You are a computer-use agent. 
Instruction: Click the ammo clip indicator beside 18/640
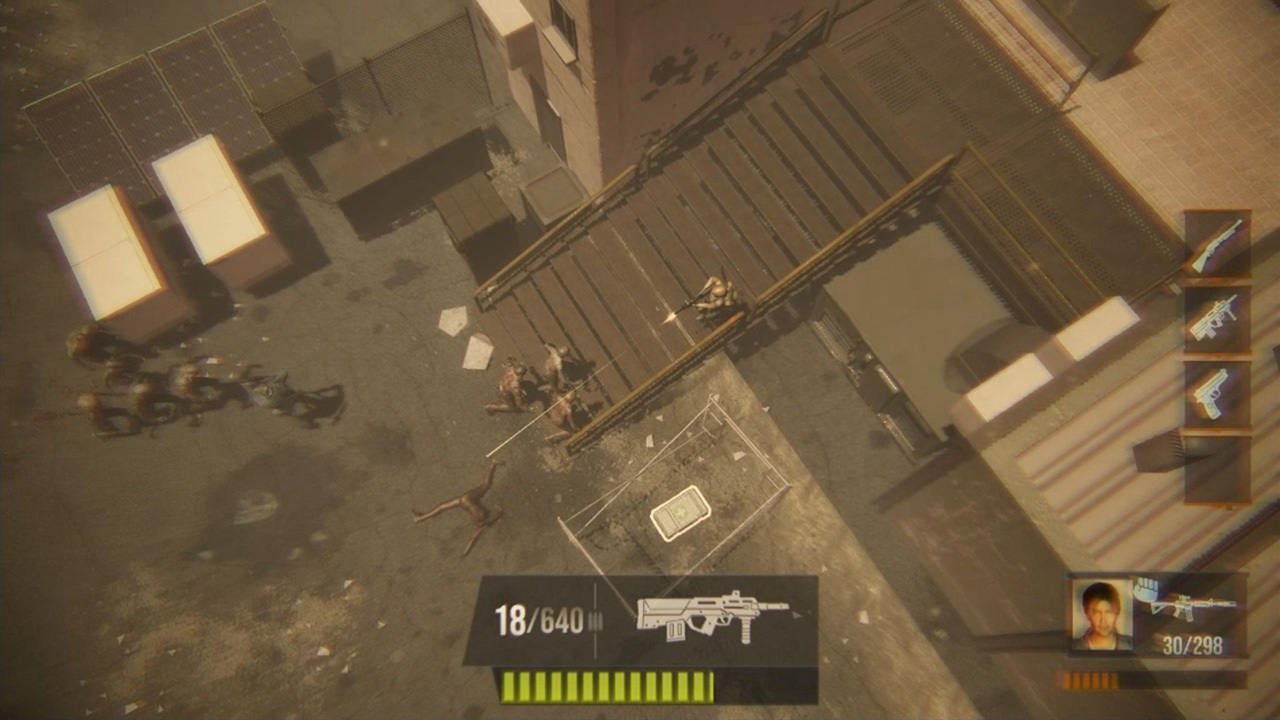coord(598,618)
